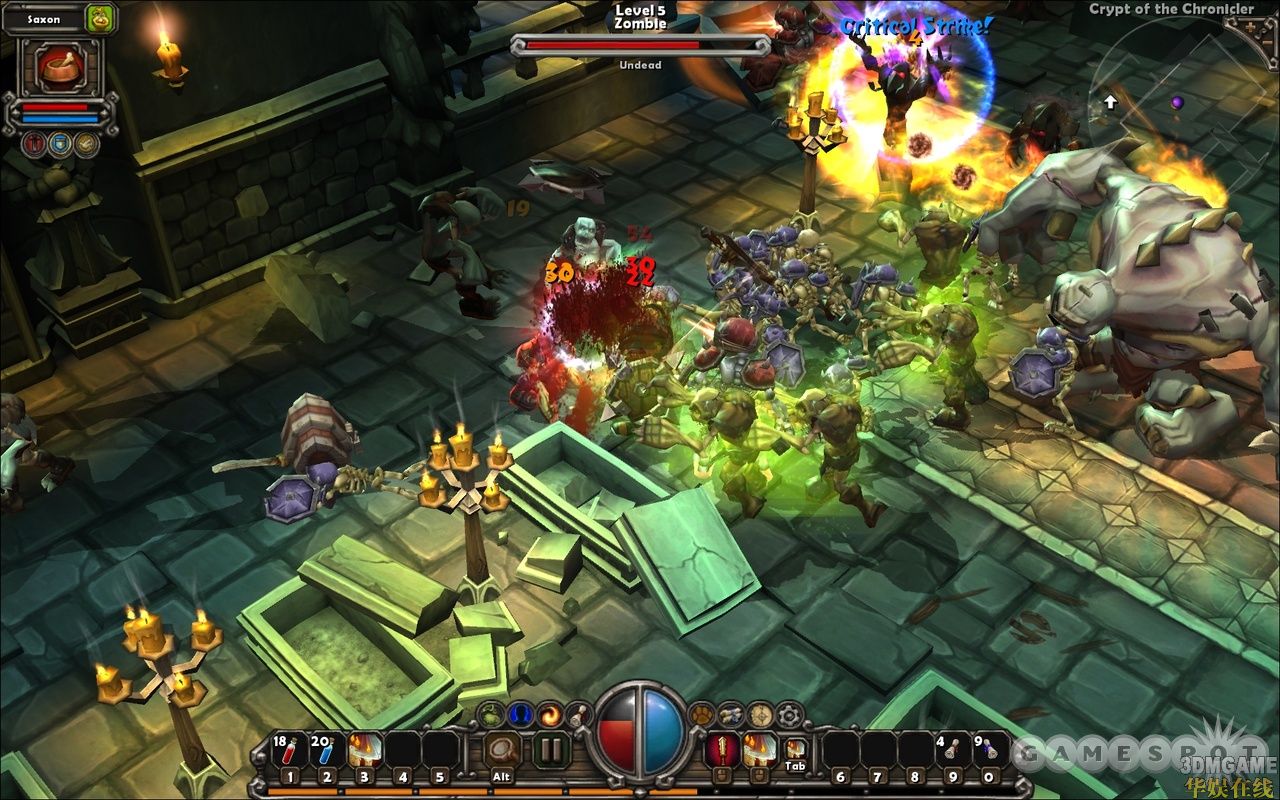Use the red health potion in slot 1
This screenshot has width=1280, height=800.
tap(289, 750)
